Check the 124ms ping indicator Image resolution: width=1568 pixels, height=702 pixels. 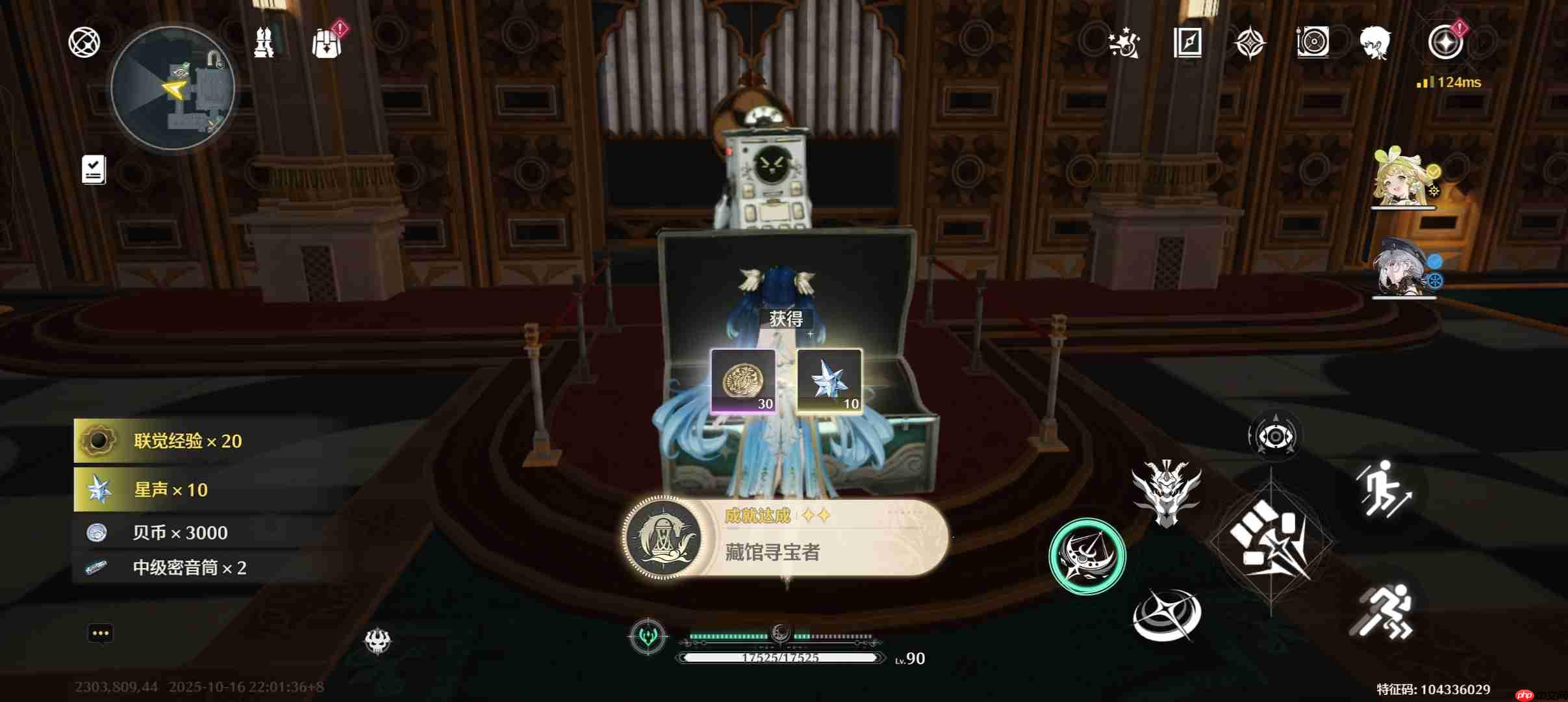point(1451,82)
